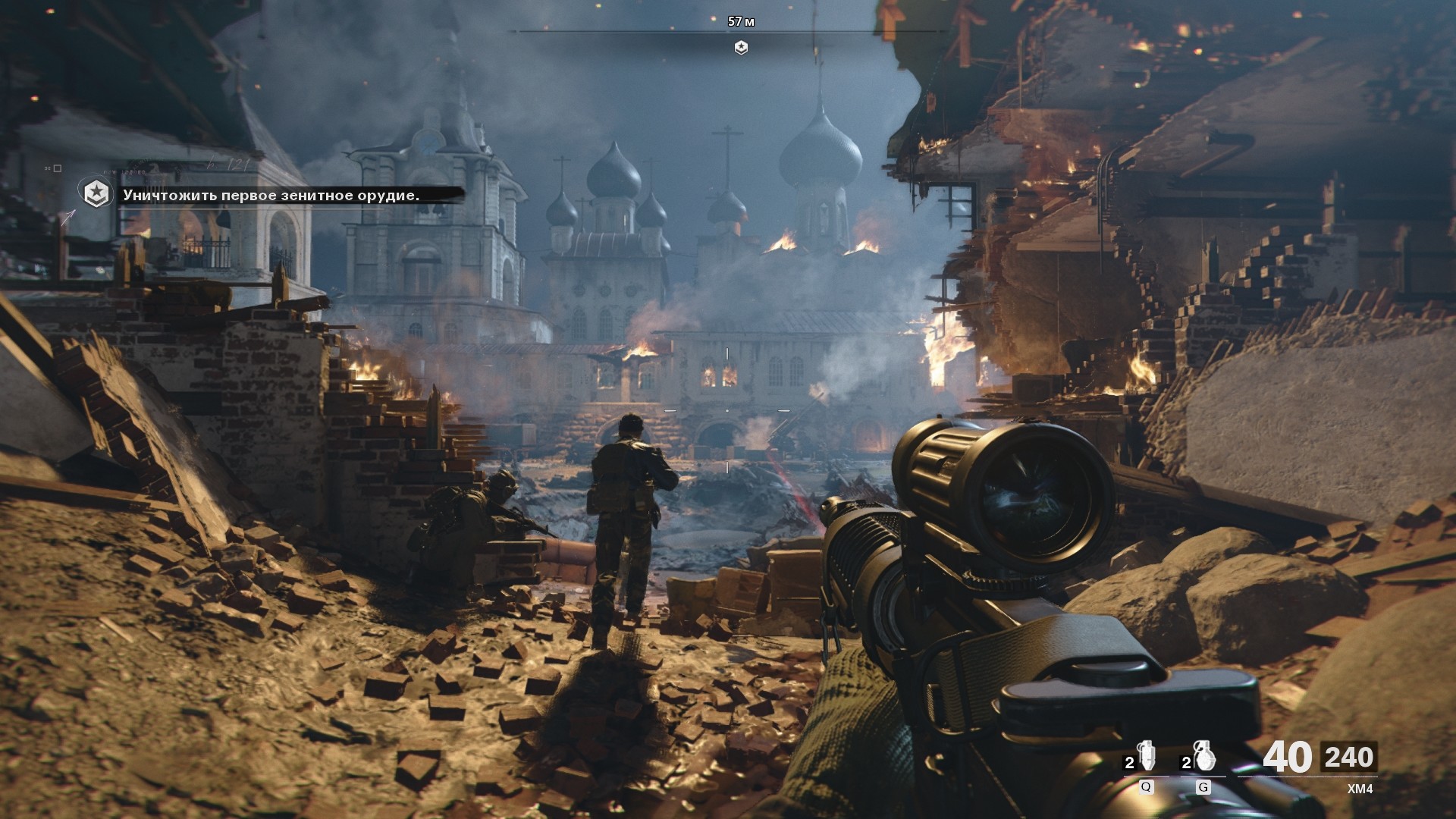This screenshot has width=1456, height=819.
Task: Open the objective text about the anti-aircraft gun
Action: pos(271,196)
